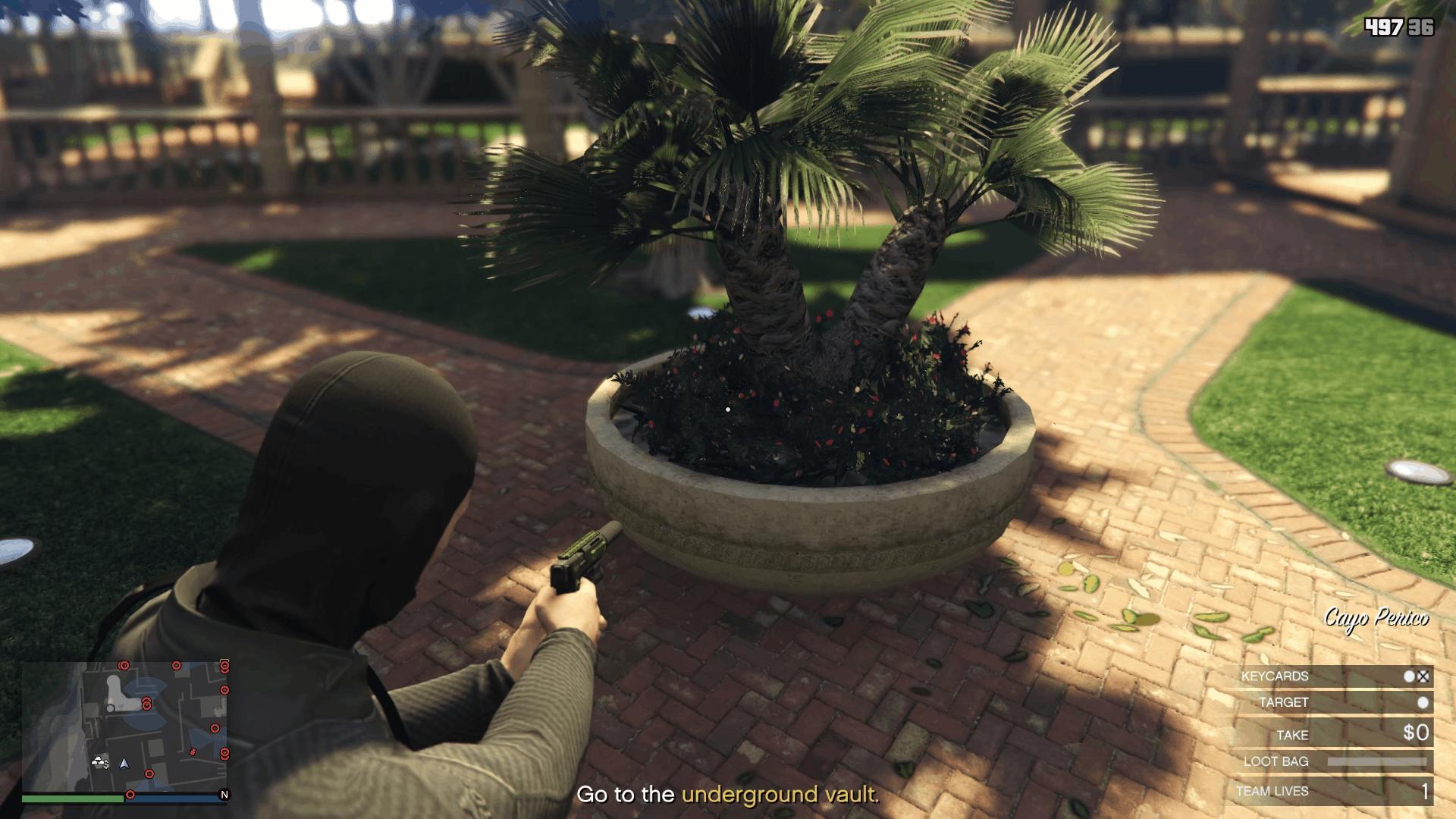Click the LOOT BAG capacity bar
Viewport: 1456px width, 819px height.
pos(1377,761)
